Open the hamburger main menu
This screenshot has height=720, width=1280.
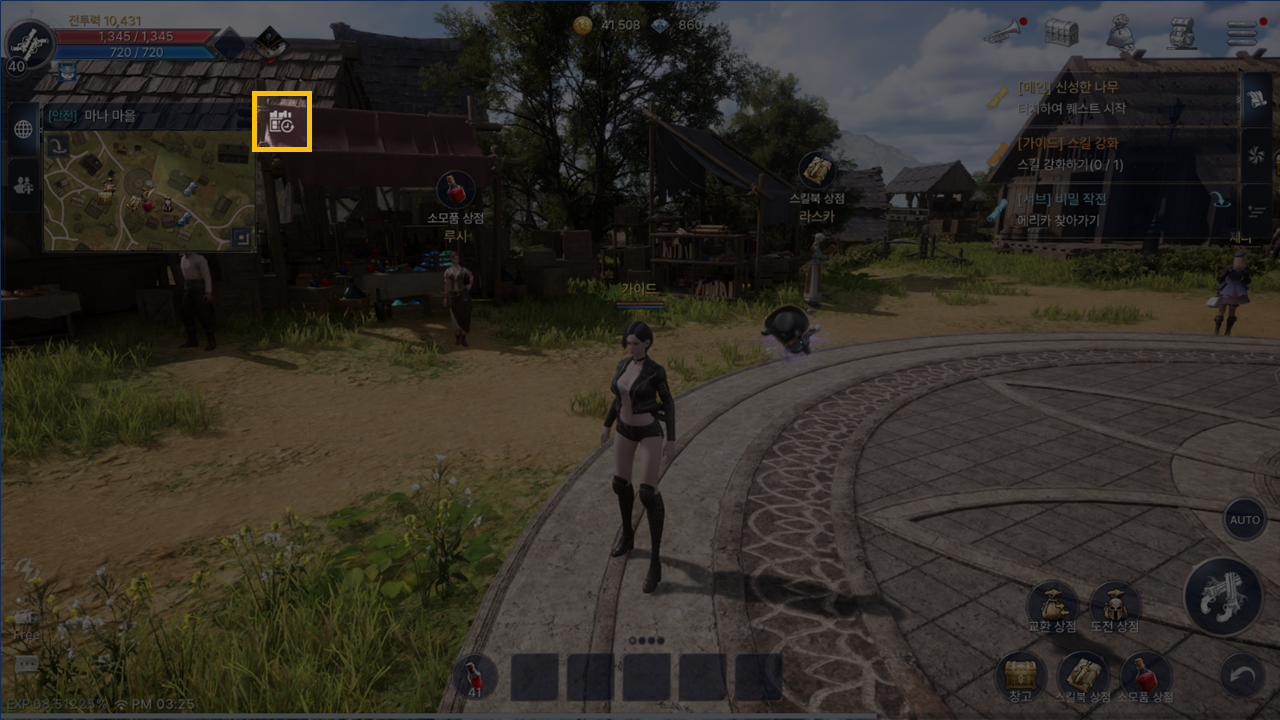tap(1242, 32)
